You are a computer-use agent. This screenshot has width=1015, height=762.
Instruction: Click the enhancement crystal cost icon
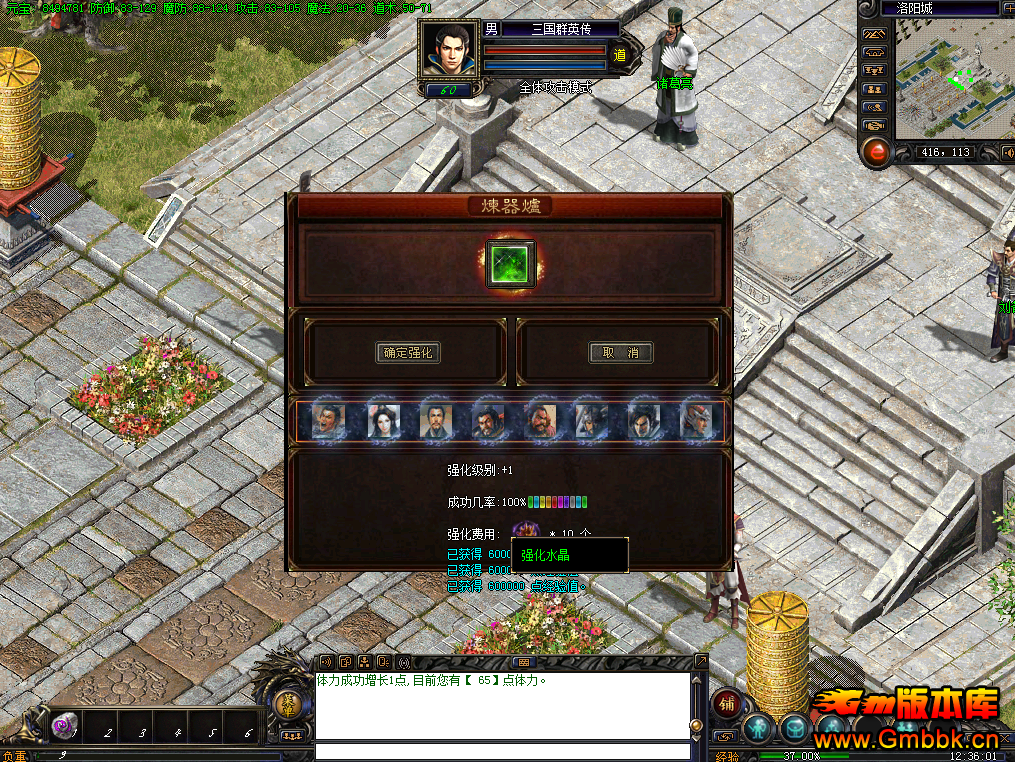pos(524,533)
